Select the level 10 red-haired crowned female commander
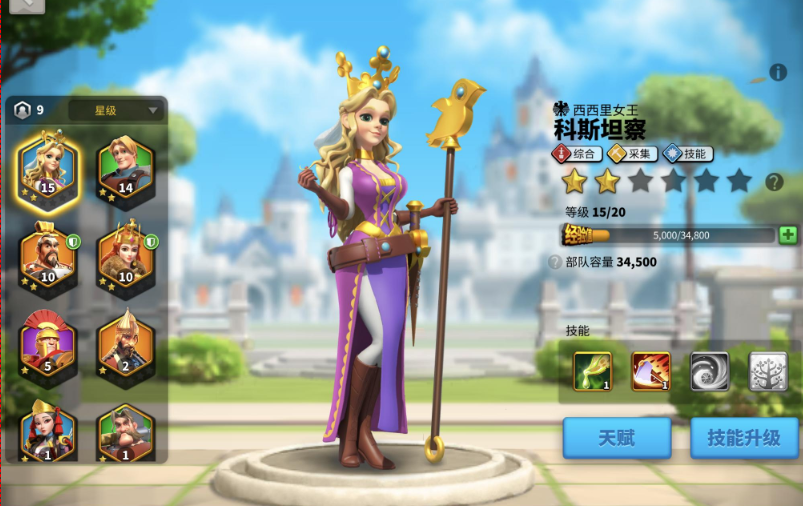Image resolution: width=803 pixels, height=506 pixels. 125,253
